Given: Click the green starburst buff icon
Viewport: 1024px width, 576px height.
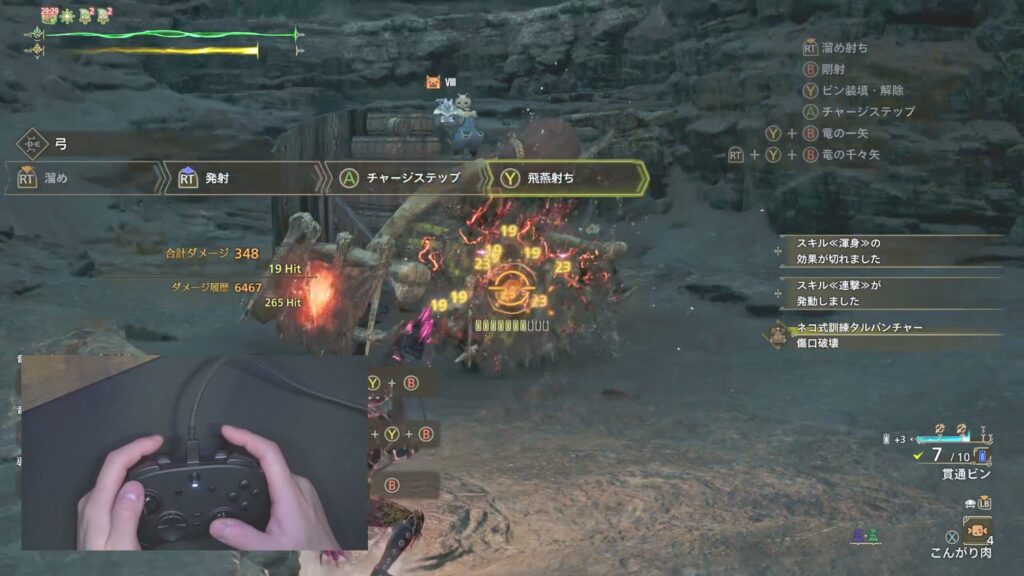Looking at the screenshot, I should pyautogui.click(x=68, y=16).
